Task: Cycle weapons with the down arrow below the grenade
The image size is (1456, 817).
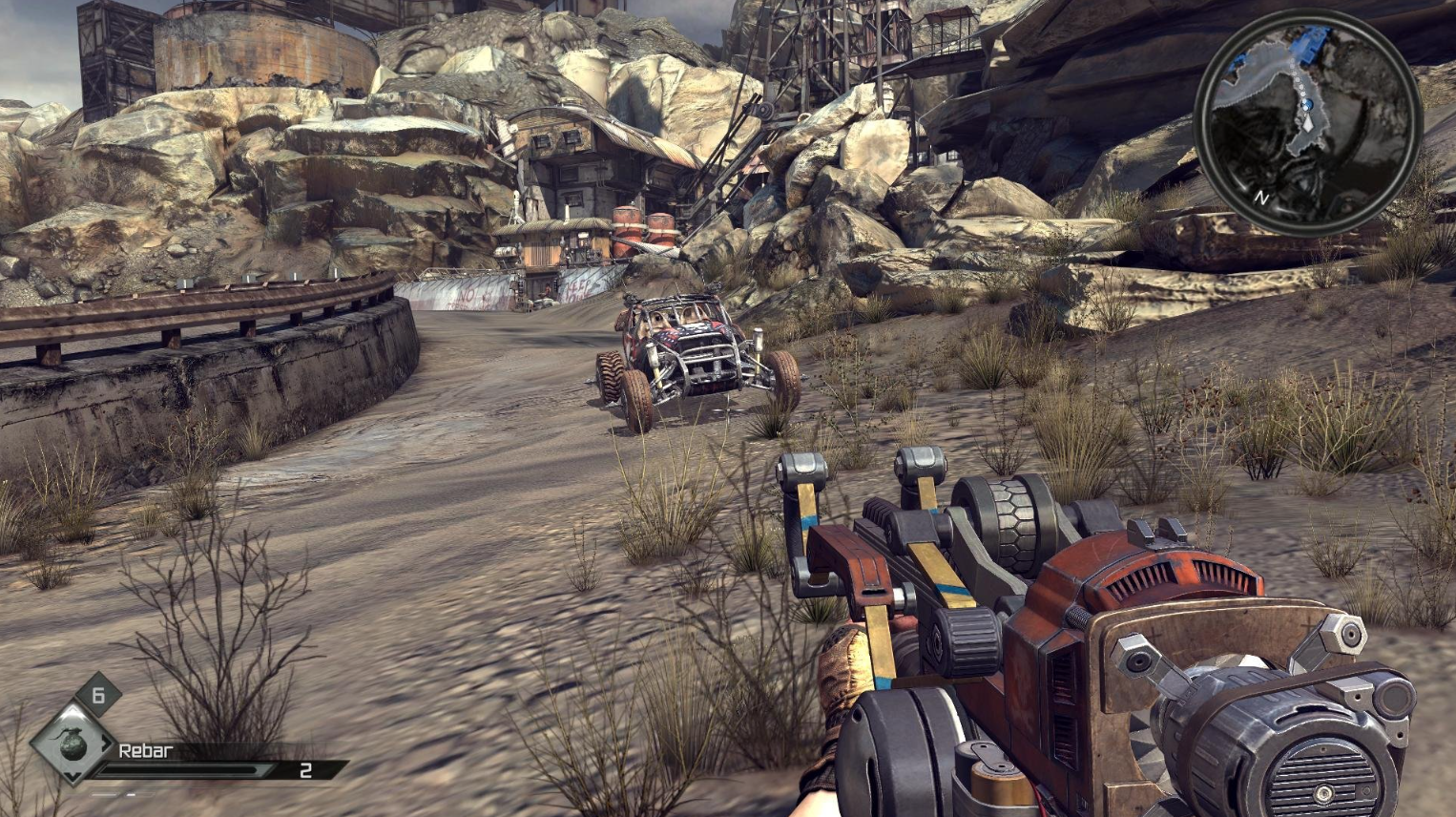Action: pyautogui.click(x=73, y=774)
